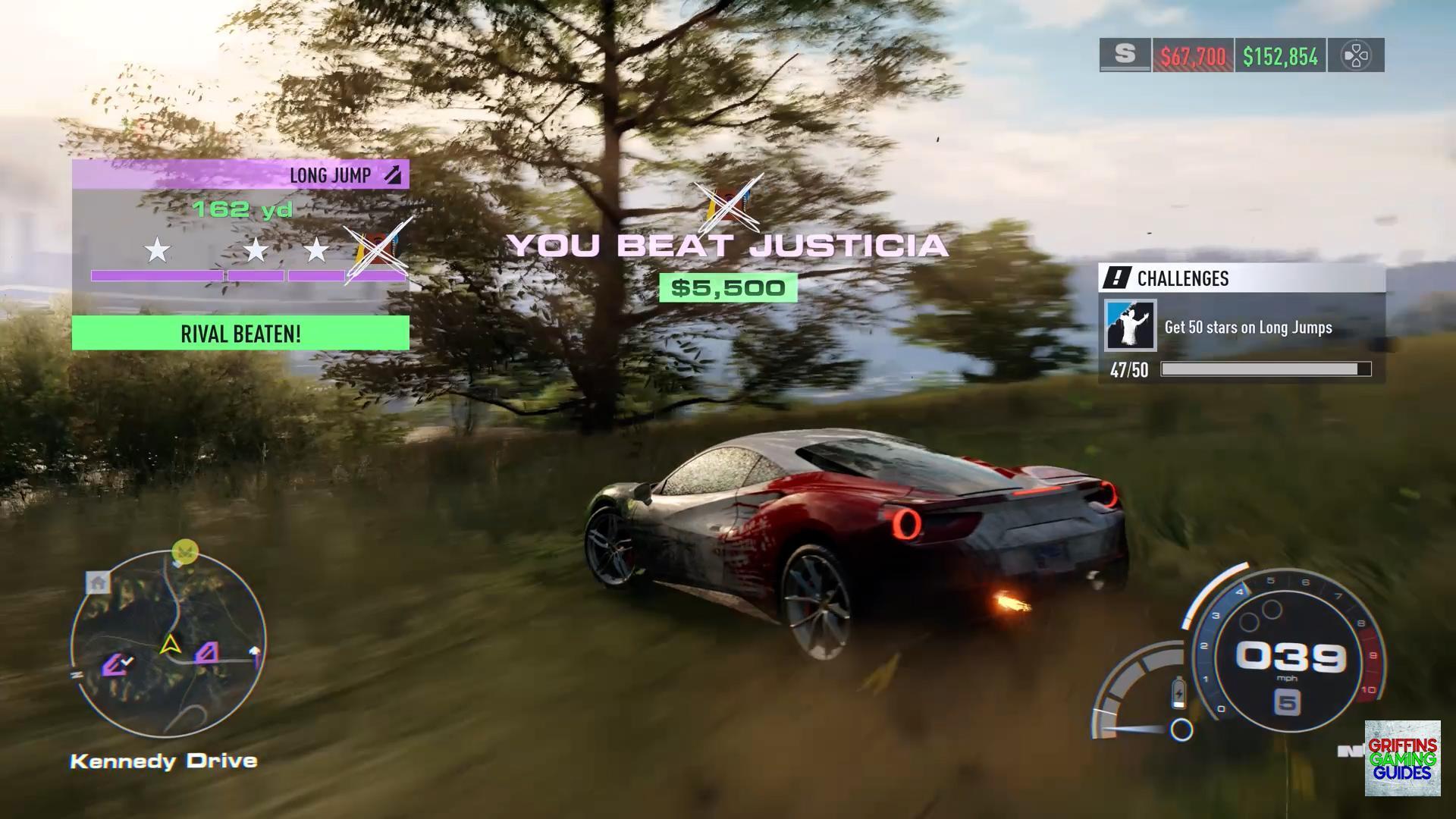This screenshot has height=819, width=1456.
Task: Open the Challenges panel header
Action: point(1241,278)
